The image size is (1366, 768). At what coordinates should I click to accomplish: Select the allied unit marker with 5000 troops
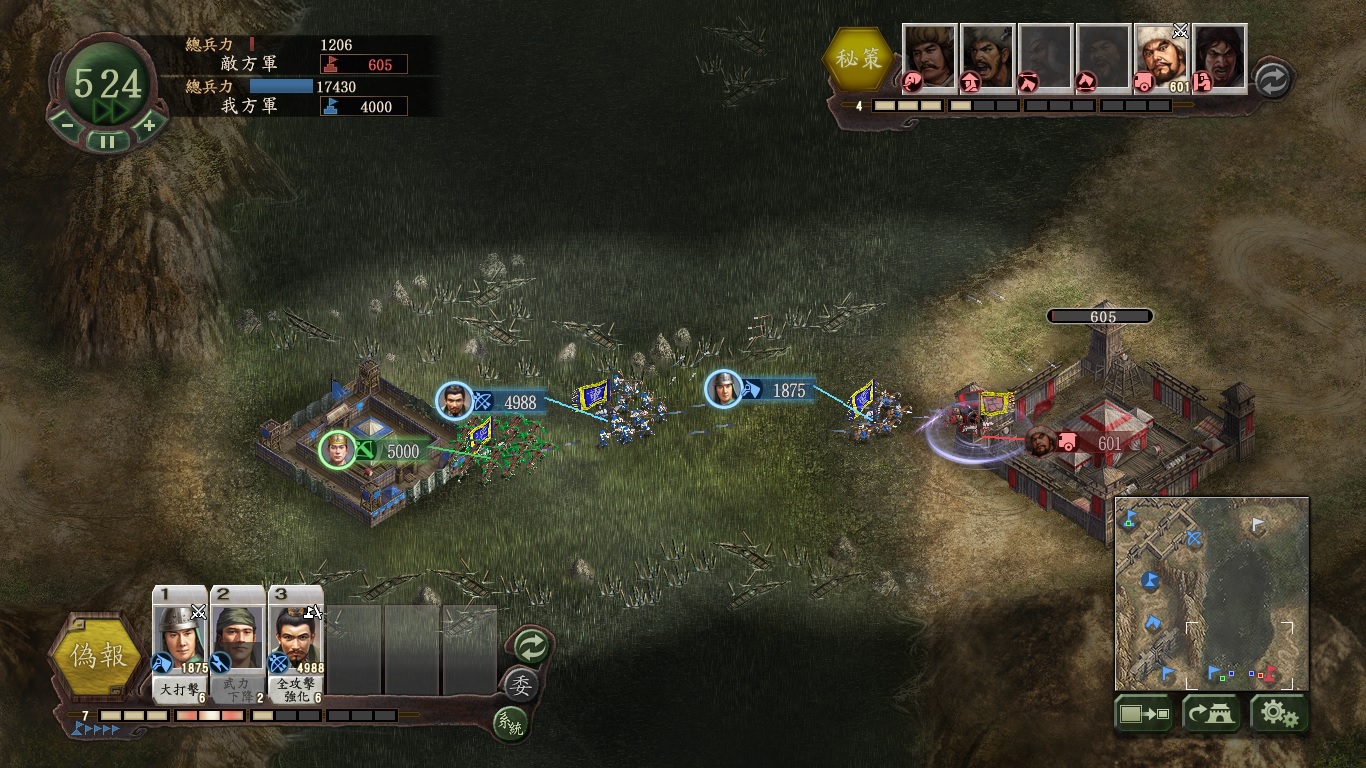pyautogui.click(x=338, y=450)
